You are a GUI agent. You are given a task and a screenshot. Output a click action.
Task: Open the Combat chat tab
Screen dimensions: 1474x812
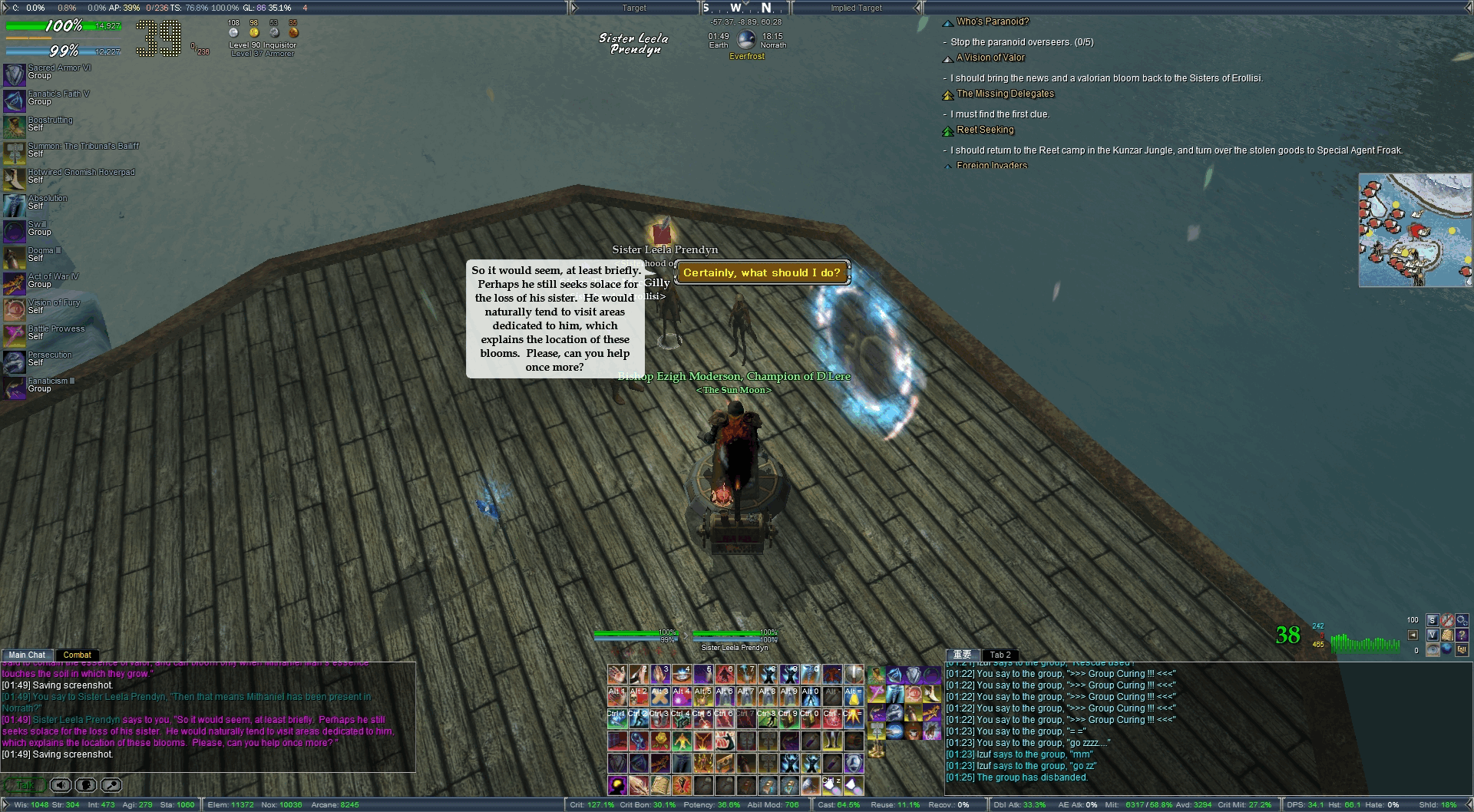pyautogui.click(x=77, y=655)
